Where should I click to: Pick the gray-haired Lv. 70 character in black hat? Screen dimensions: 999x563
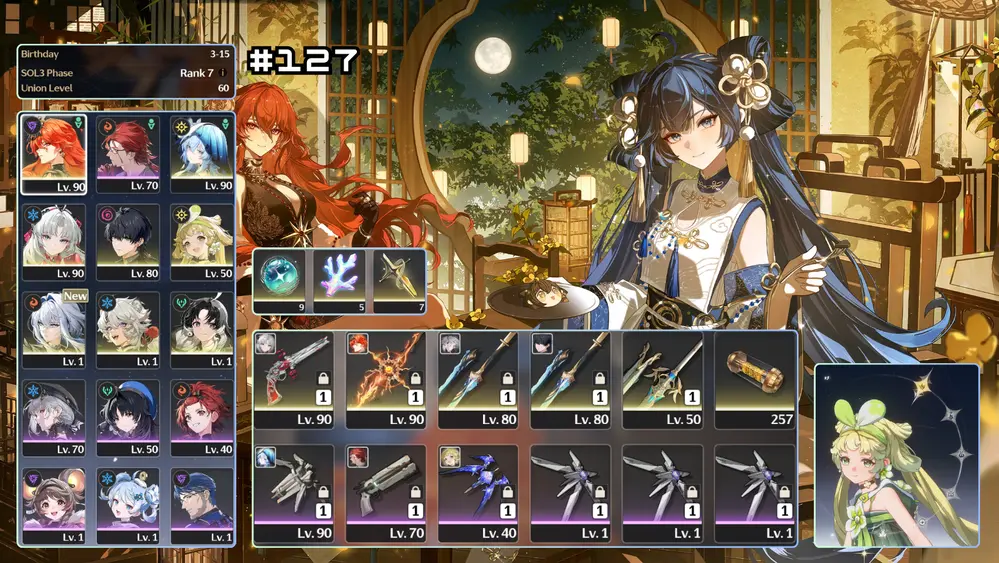pos(54,417)
